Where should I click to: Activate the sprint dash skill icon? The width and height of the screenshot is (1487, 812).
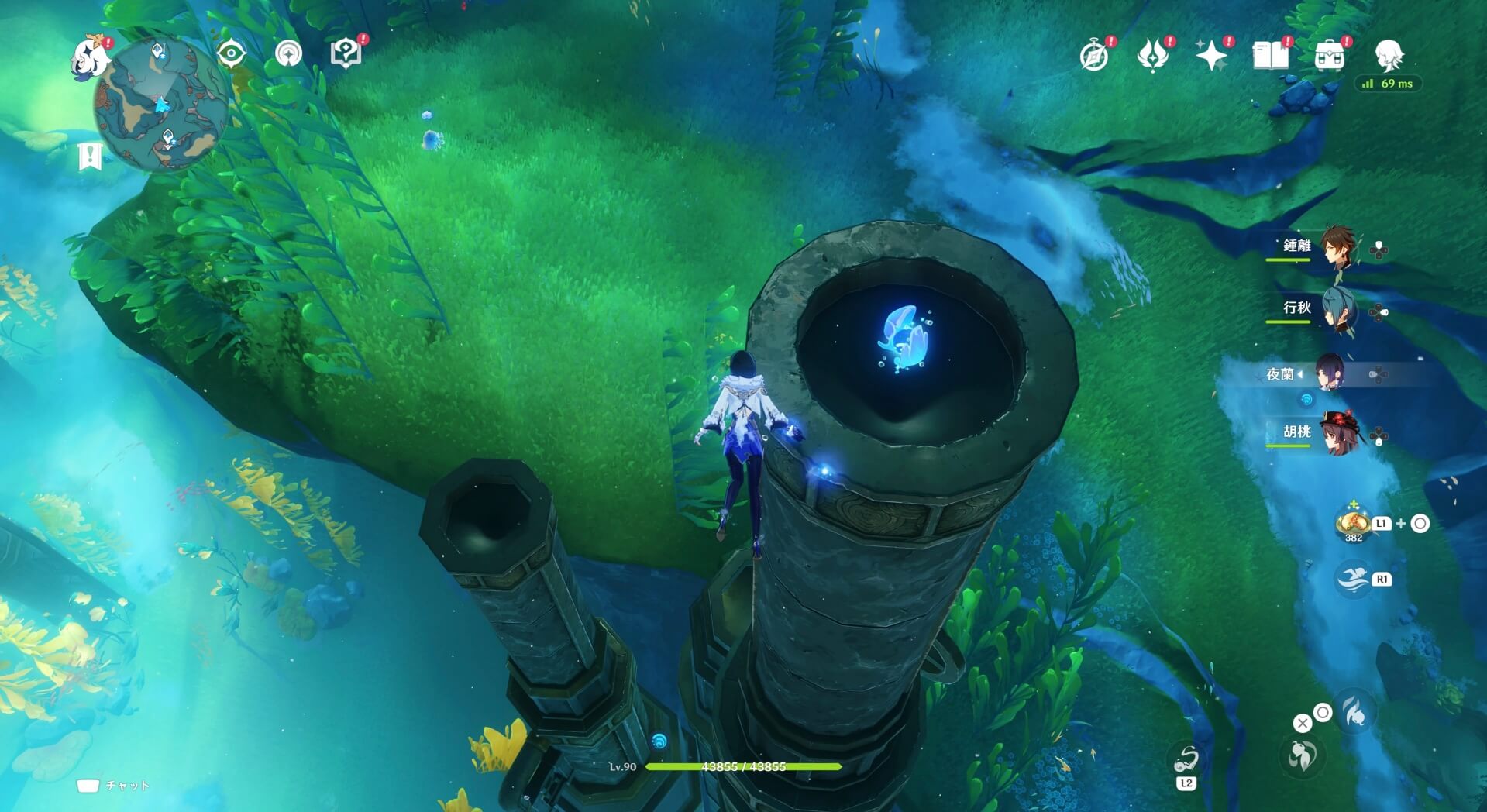[x=1354, y=580]
